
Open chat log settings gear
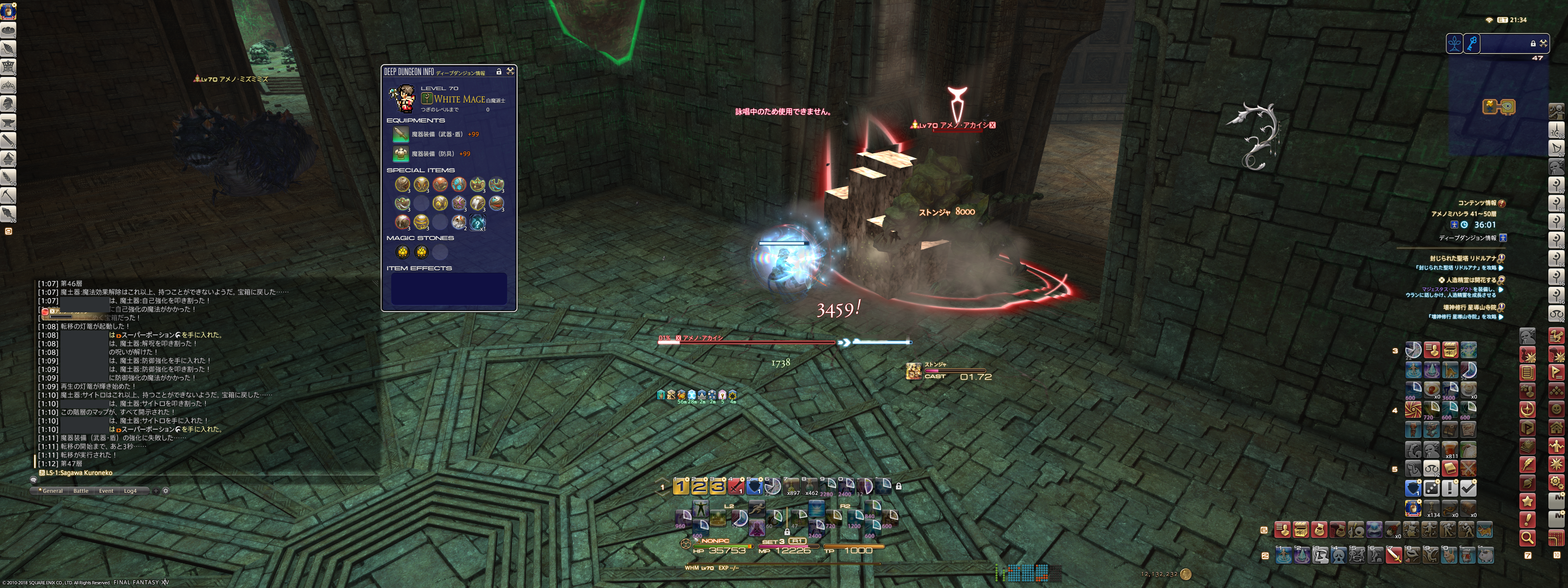coord(165,490)
